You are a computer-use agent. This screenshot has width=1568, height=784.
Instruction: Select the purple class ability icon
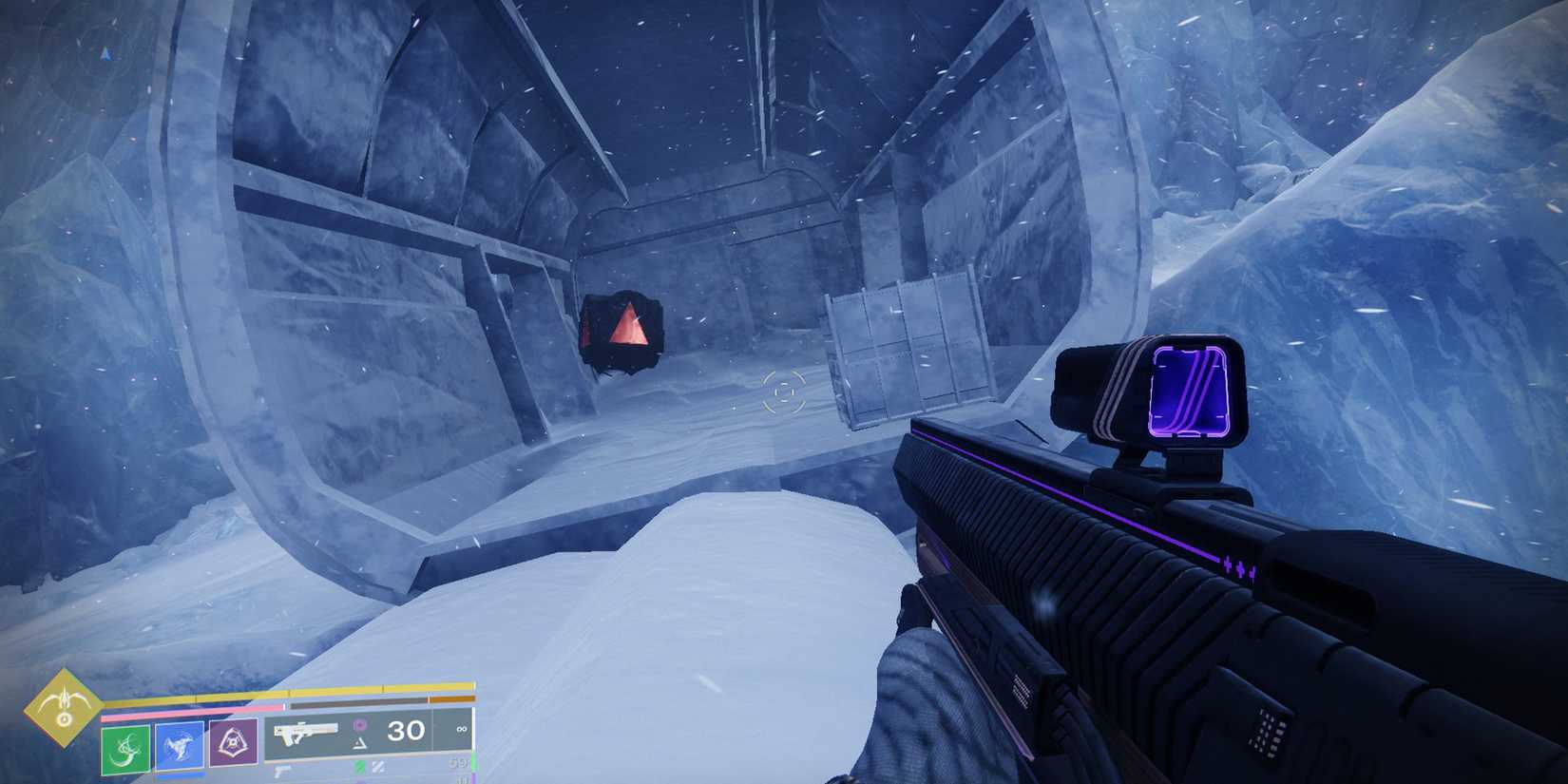[233, 744]
